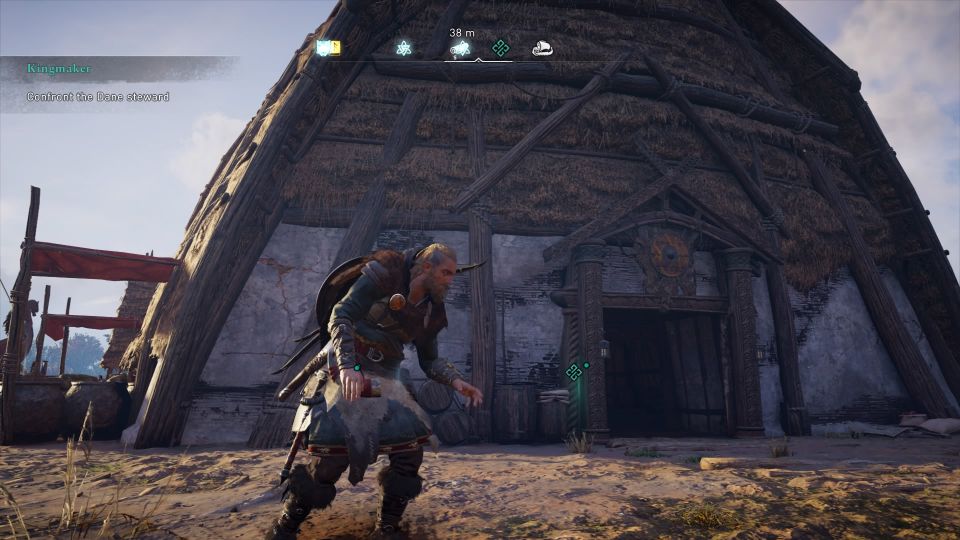Screen dimensions: 960x540
Task: Click the longship icon on the compass
Action: click(542, 47)
